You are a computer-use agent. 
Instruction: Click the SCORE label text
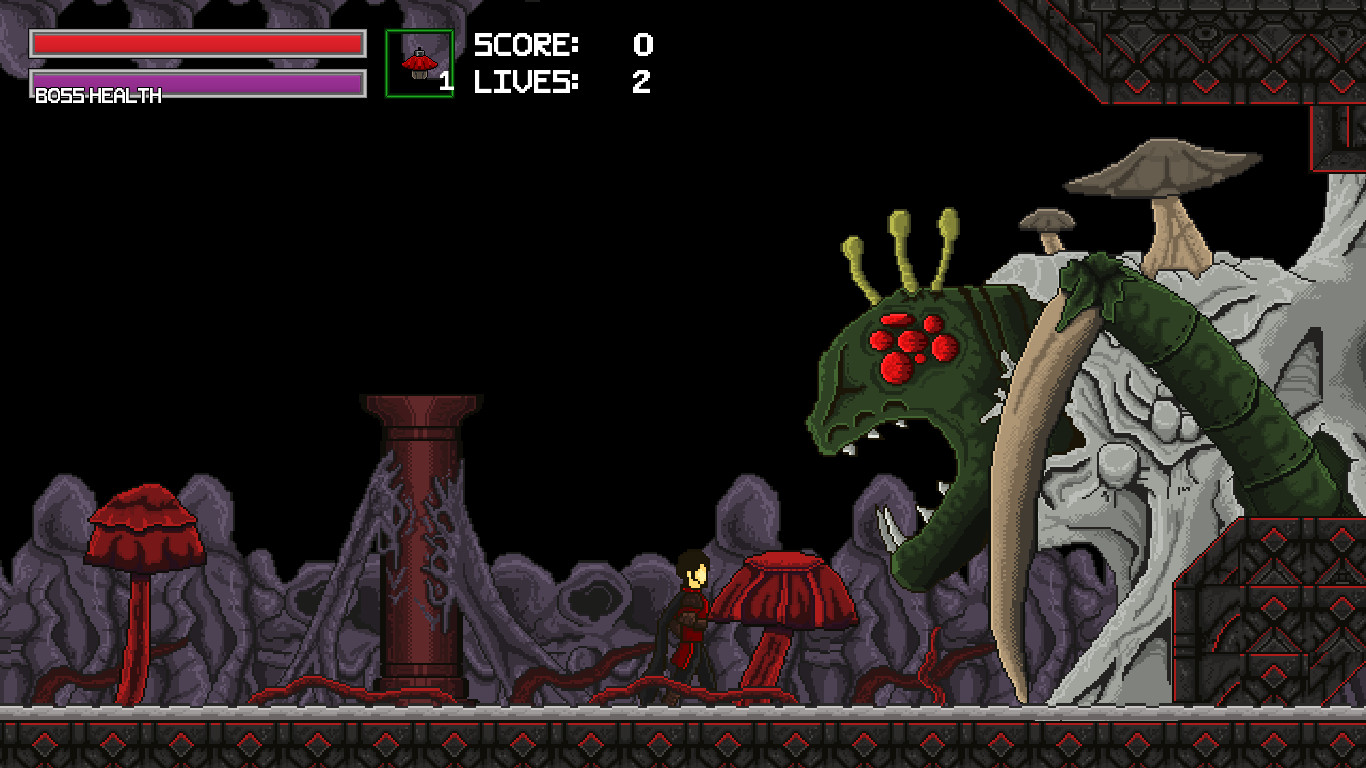[x=525, y=44]
